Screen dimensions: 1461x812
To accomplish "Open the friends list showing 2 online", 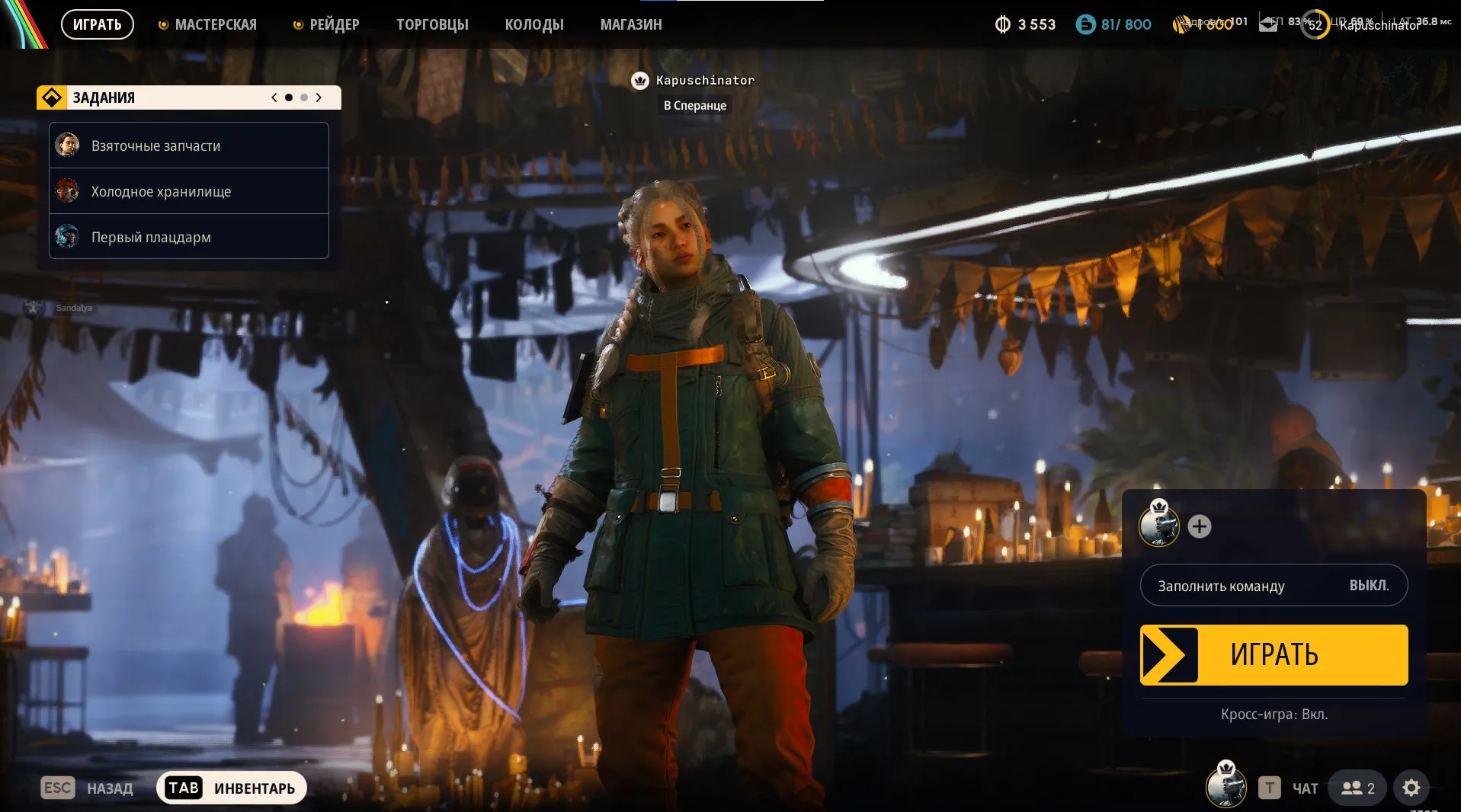I will (1358, 788).
